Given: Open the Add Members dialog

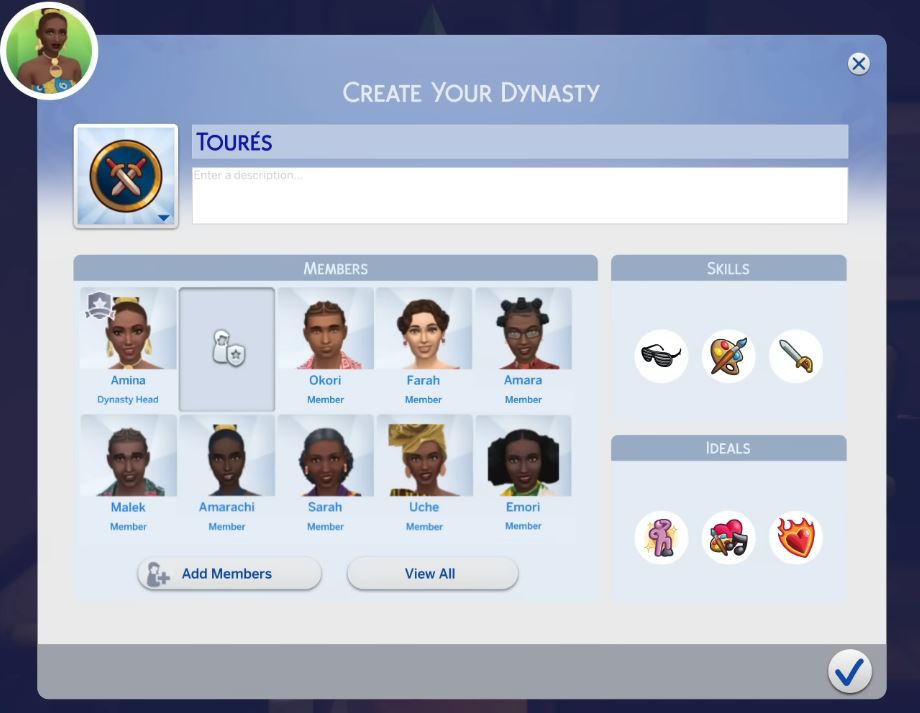Looking at the screenshot, I should pyautogui.click(x=229, y=574).
